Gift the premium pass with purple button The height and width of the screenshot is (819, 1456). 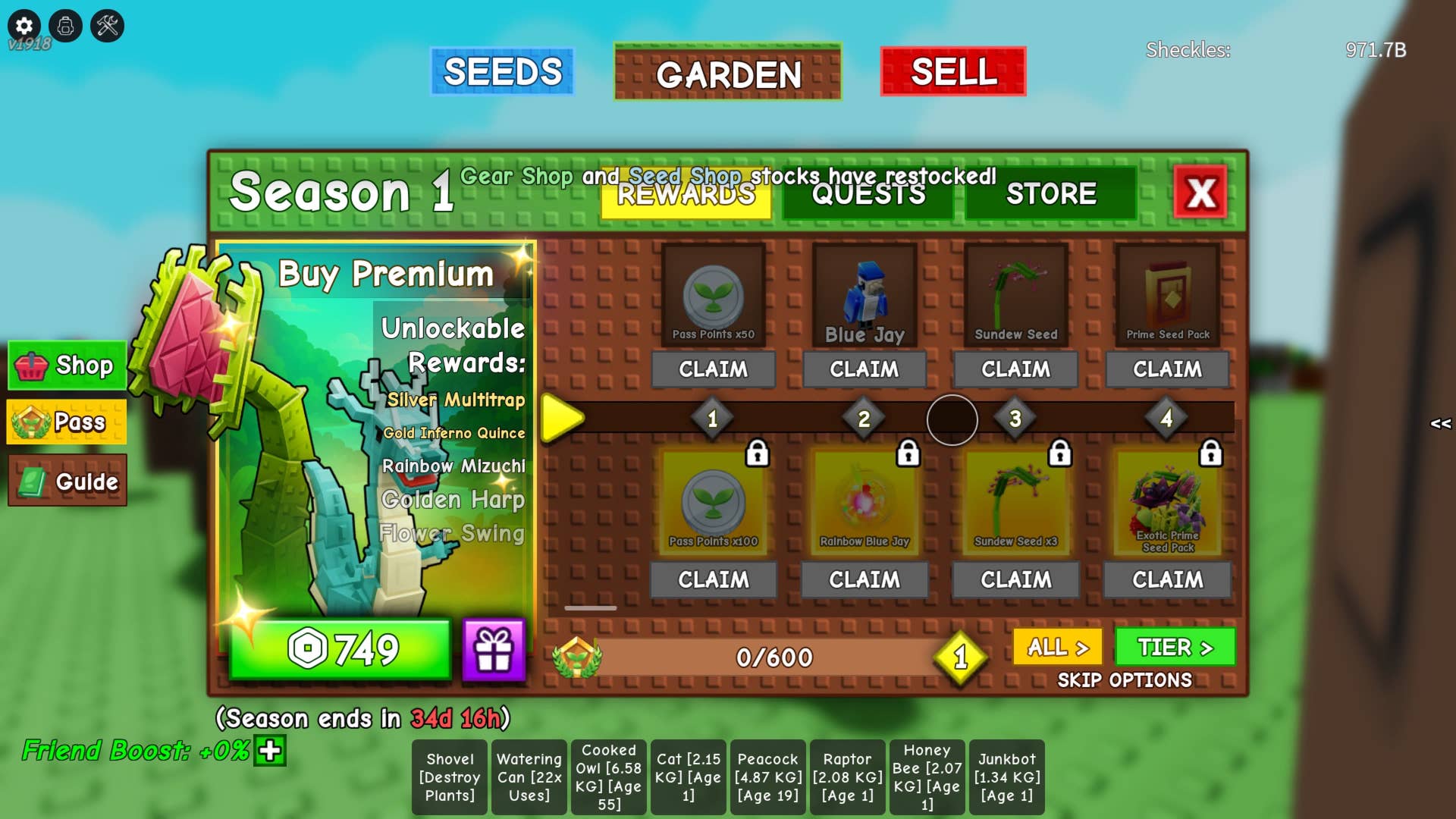(x=494, y=650)
